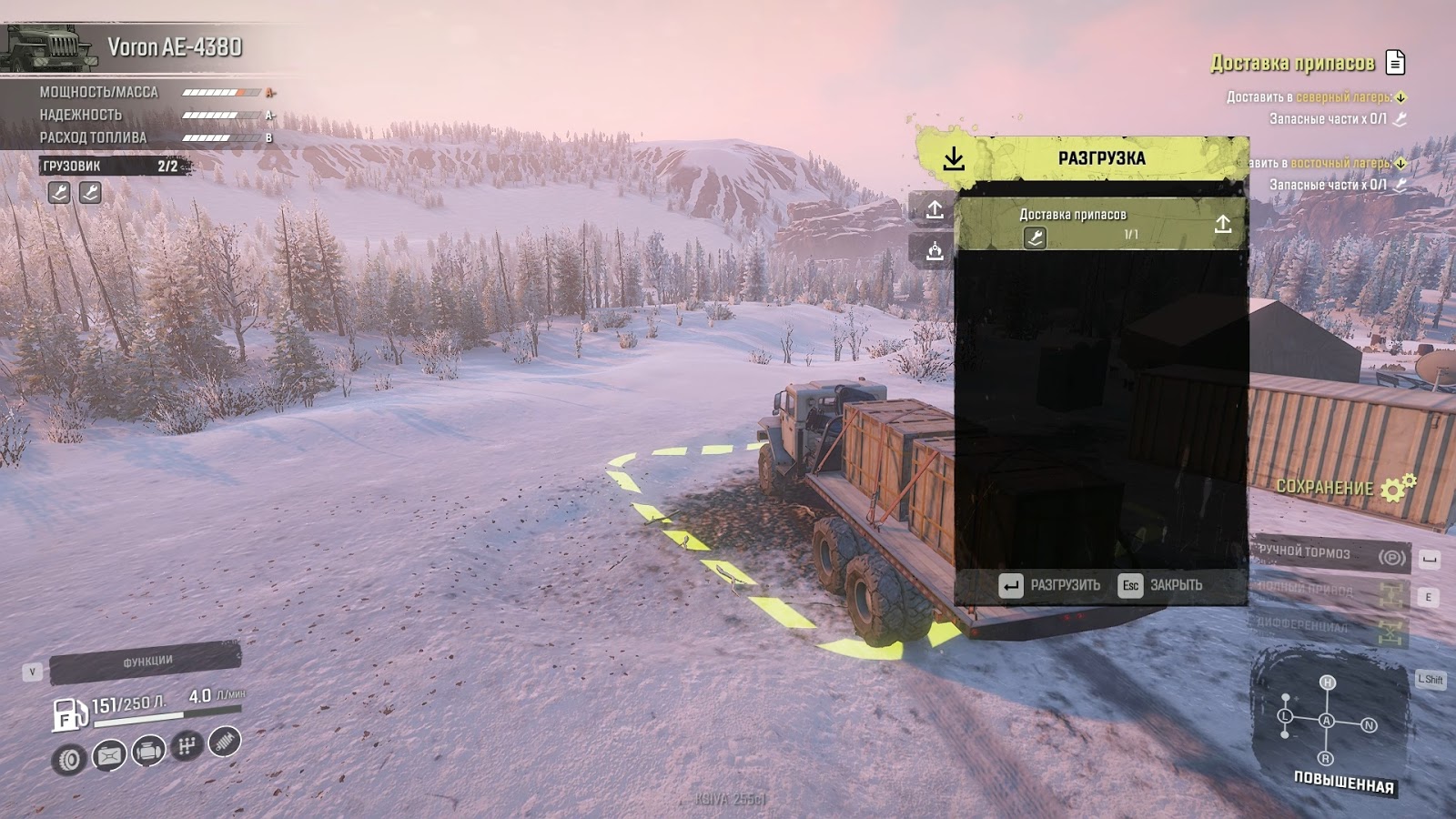Screen dimensions: 1456x819
Task: Click the Разгрузить unload button
Action: 1049,585
